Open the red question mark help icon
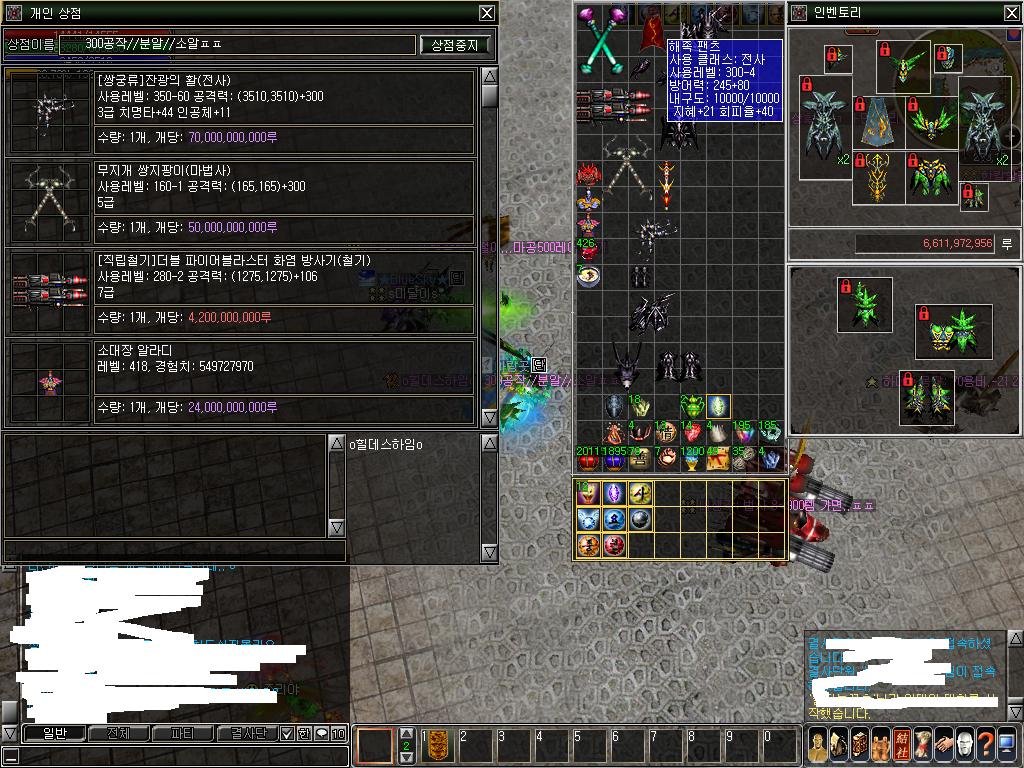 [985, 744]
